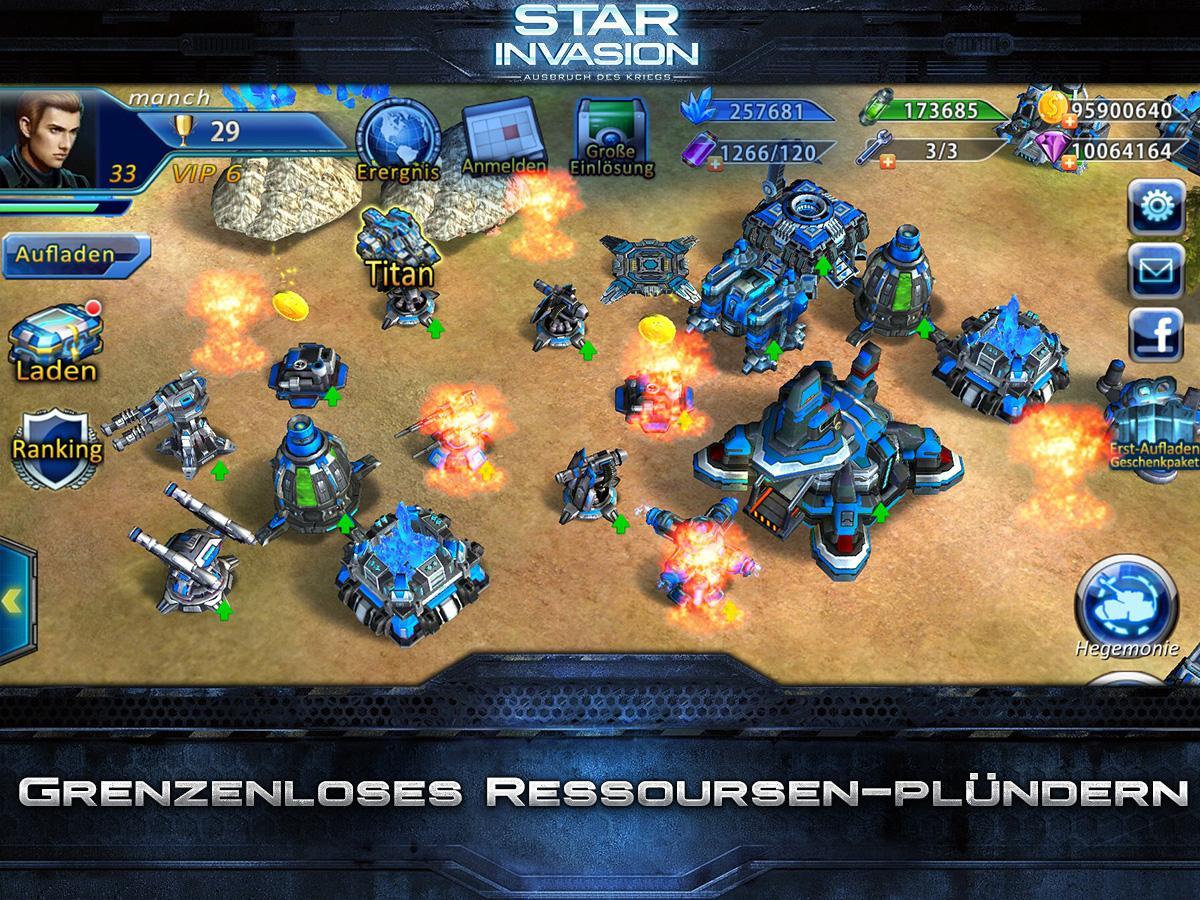Show the Ranking leaderboard
The width and height of the screenshot is (1200, 900).
[x=57, y=445]
